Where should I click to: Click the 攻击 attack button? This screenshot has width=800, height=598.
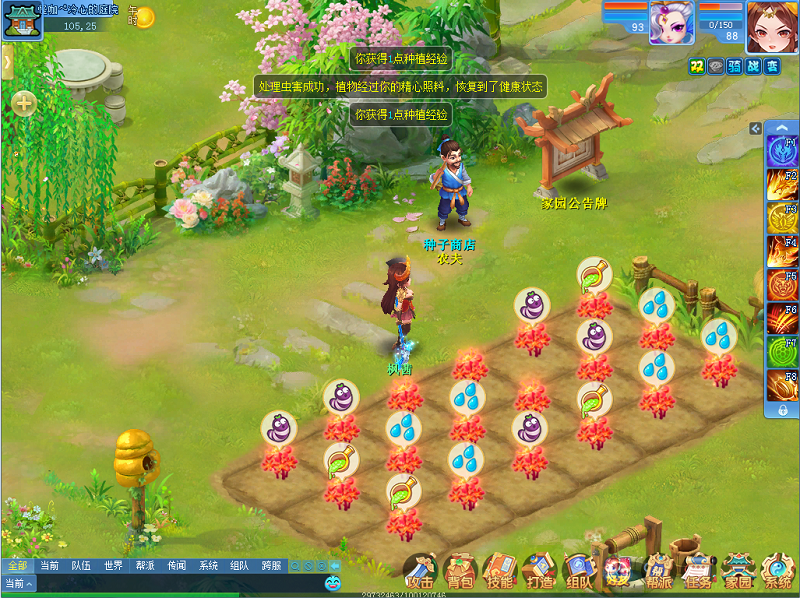[420, 572]
